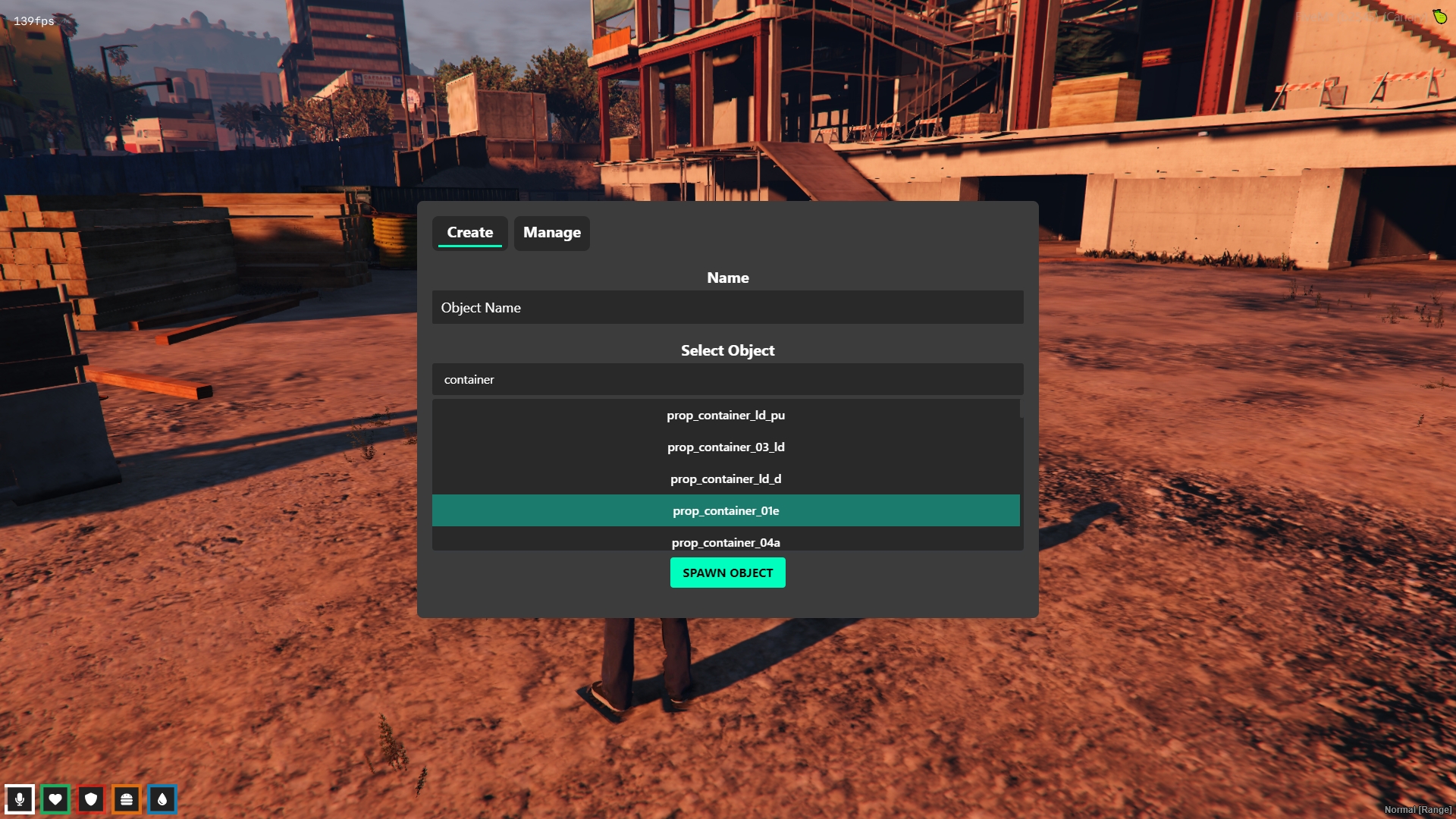Pick the prop_container_ld_d entry
This screenshot has width=1456, height=819.
tap(726, 479)
